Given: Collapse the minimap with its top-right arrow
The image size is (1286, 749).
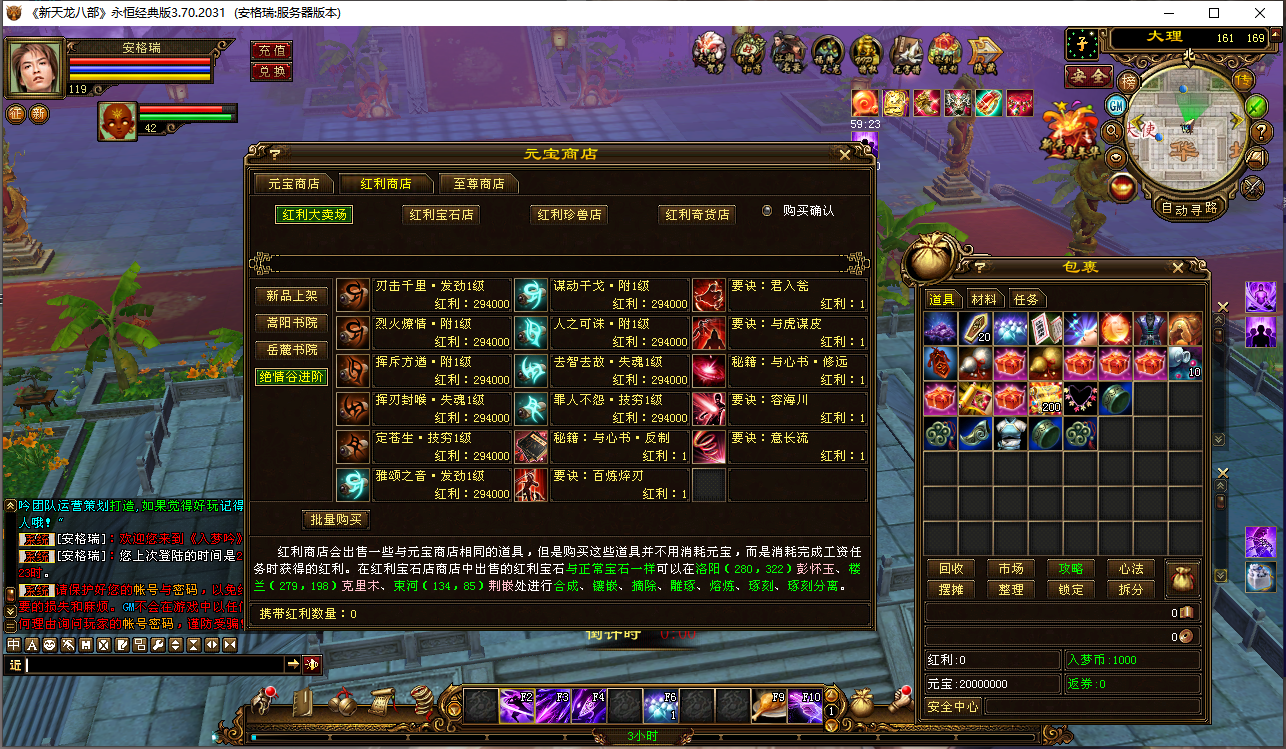Looking at the screenshot, I should pos(1275,35).
